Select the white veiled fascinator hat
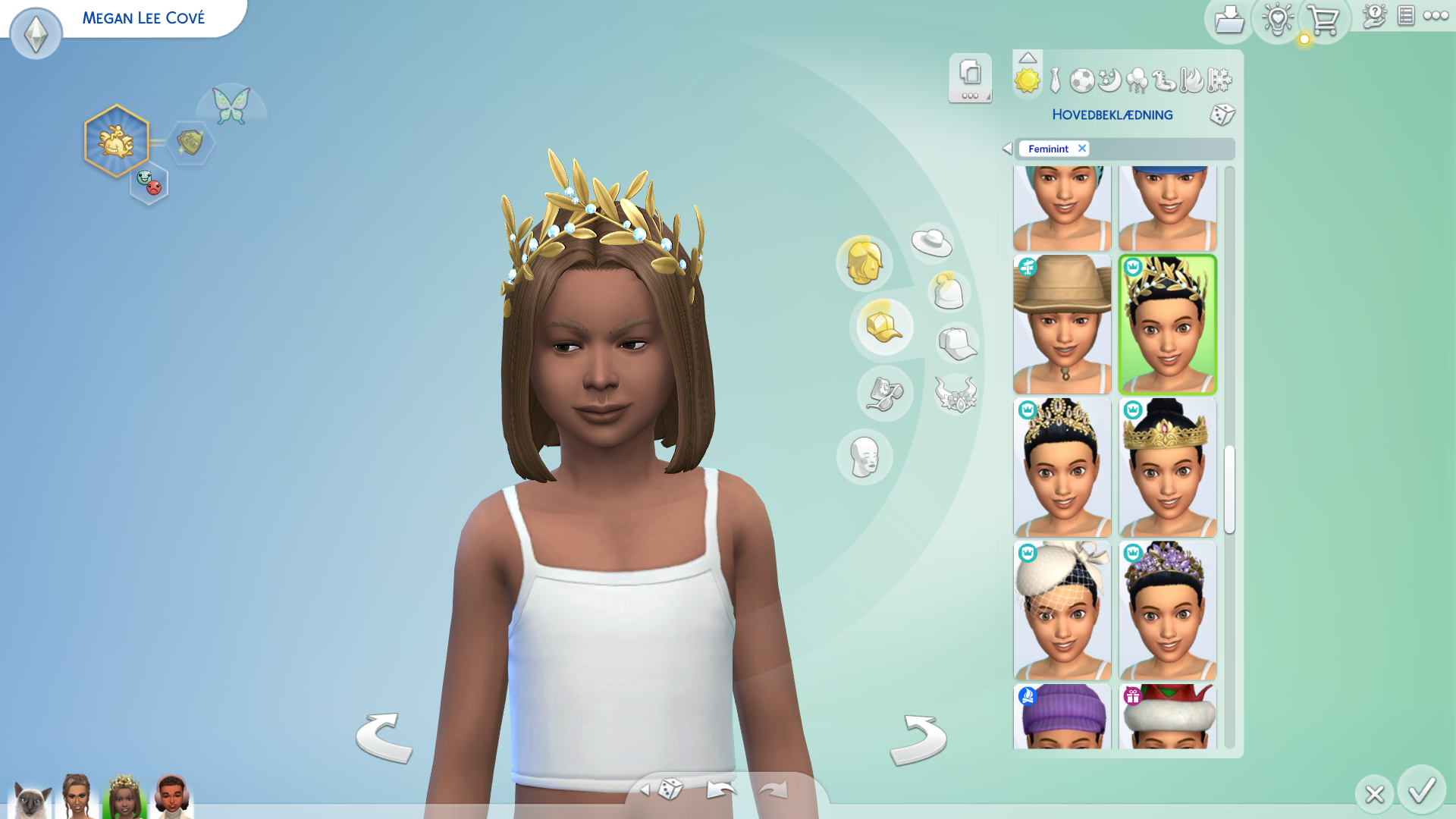This screenshot has height=819, width=1456. pyautogui.click(x=1062, y=610)
